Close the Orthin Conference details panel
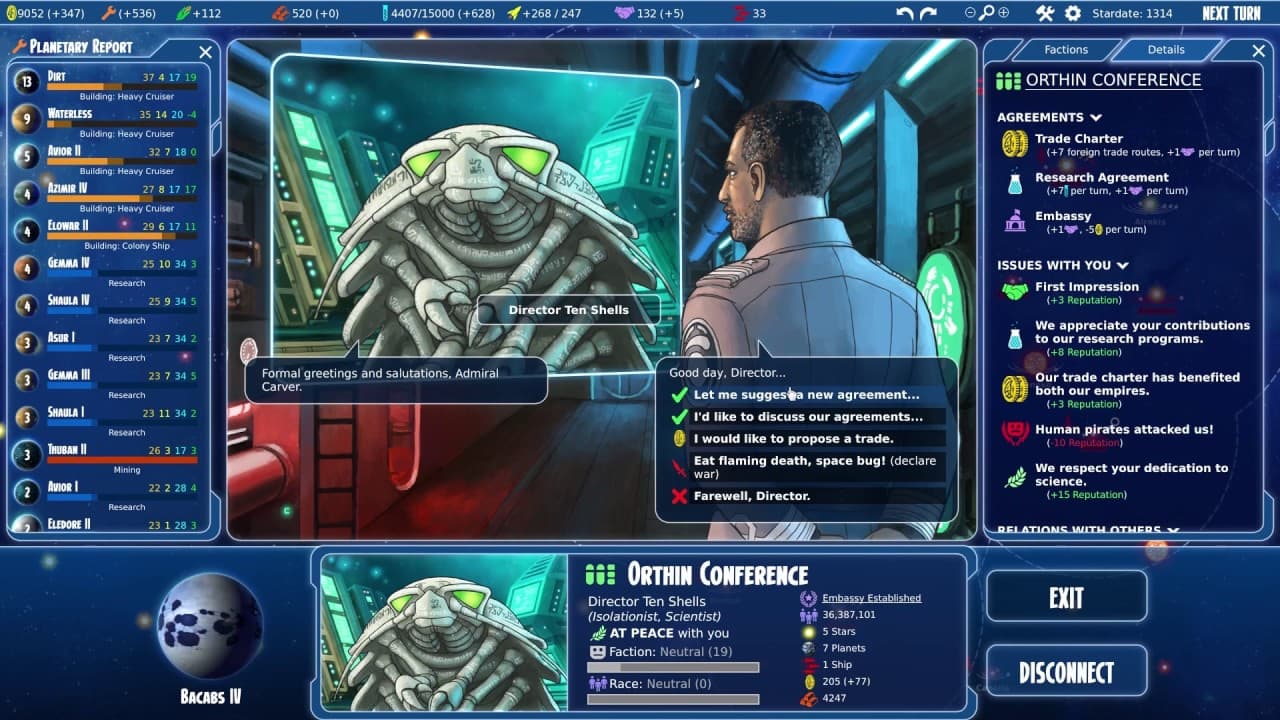The image size is (1280, 720). tap(1259, 51)
